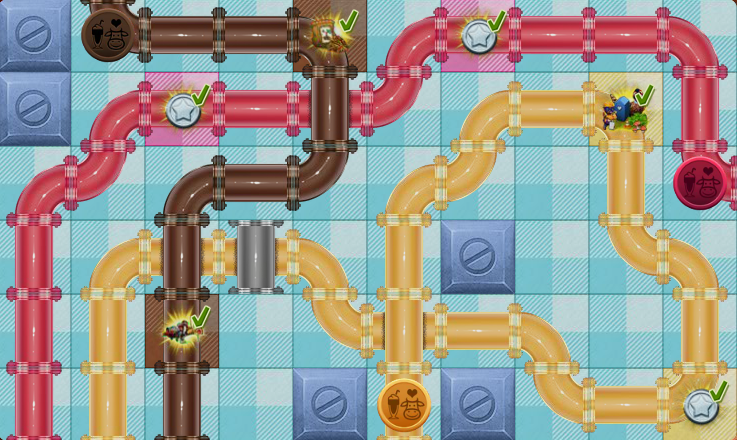The width and height of the screenshot is (737, 440).
Task: Click the gray steel pipe segment
Action: coord(256,257)
